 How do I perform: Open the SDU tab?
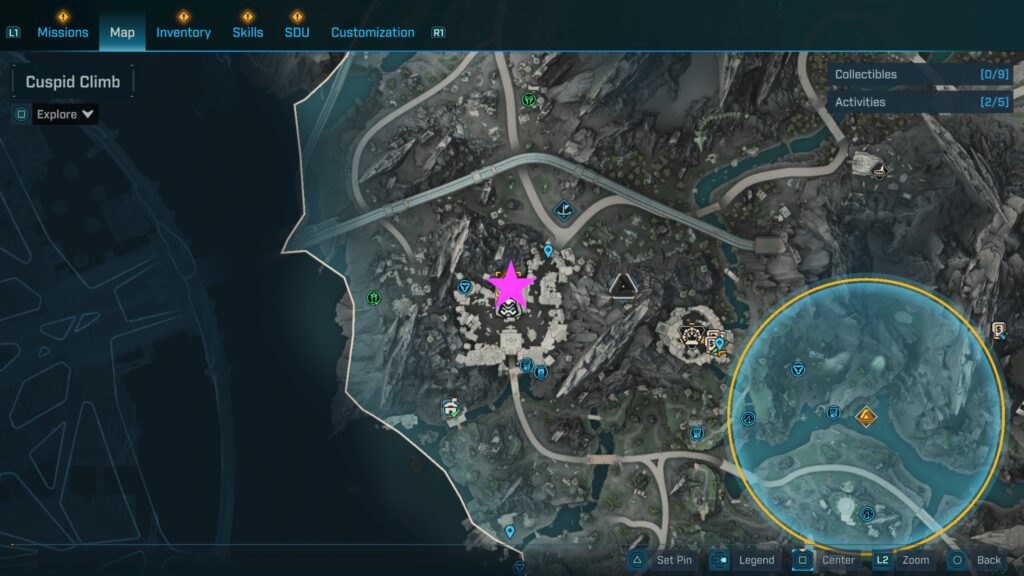click(x=297, y=32)
